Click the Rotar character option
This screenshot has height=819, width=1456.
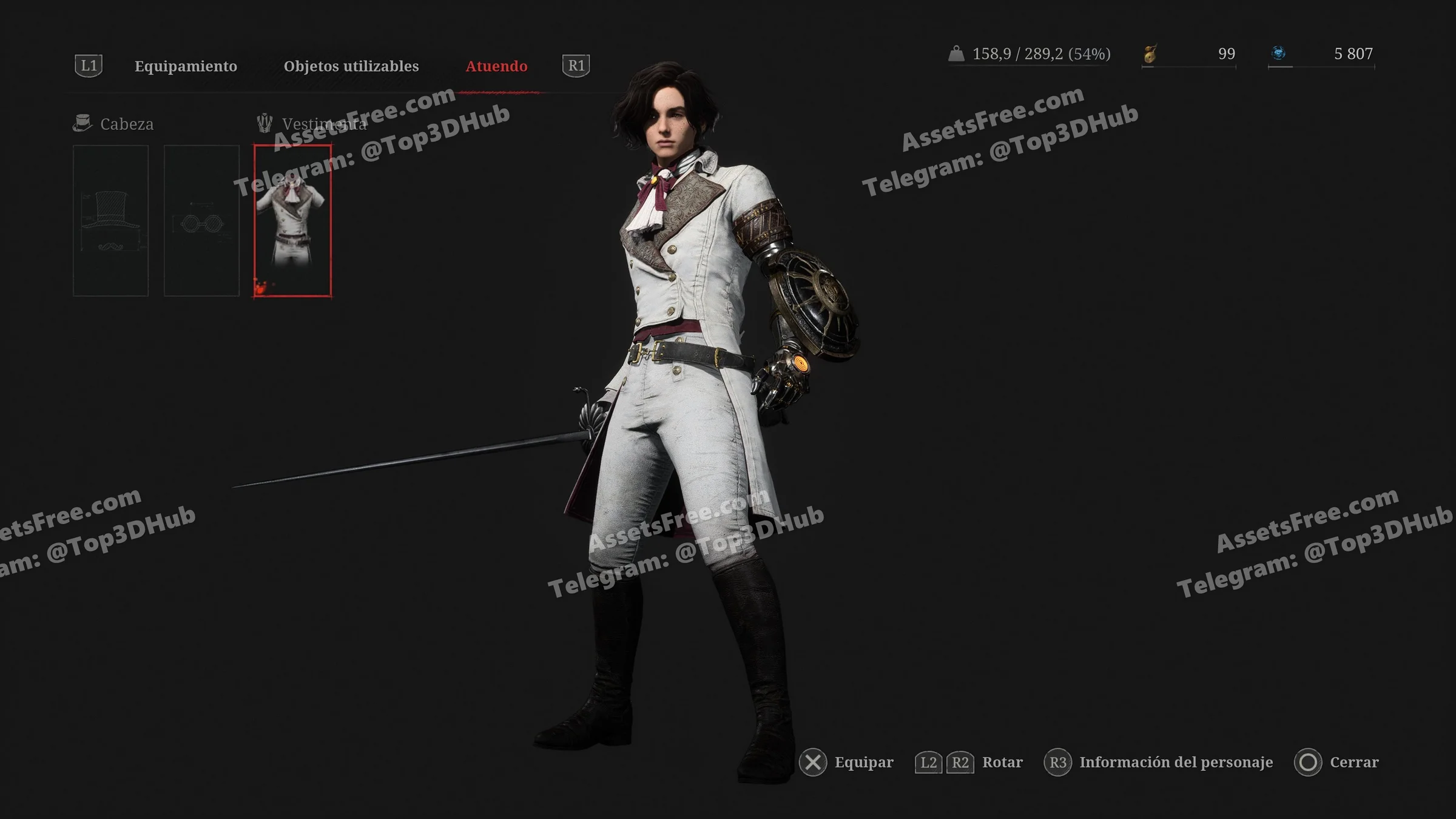pyautogui.click(x=1002, y=762)
